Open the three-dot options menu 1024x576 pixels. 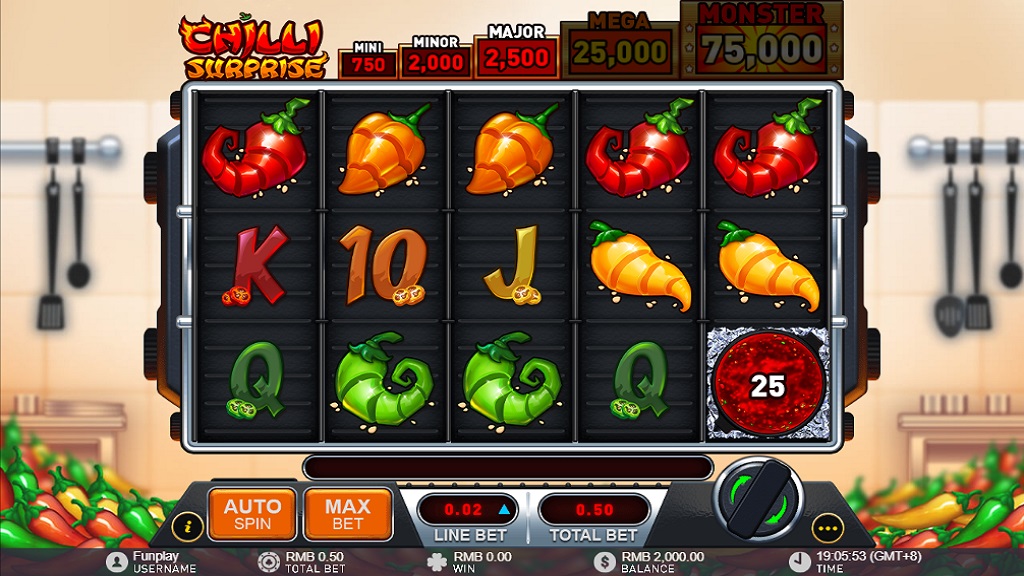tap(827, 525)
